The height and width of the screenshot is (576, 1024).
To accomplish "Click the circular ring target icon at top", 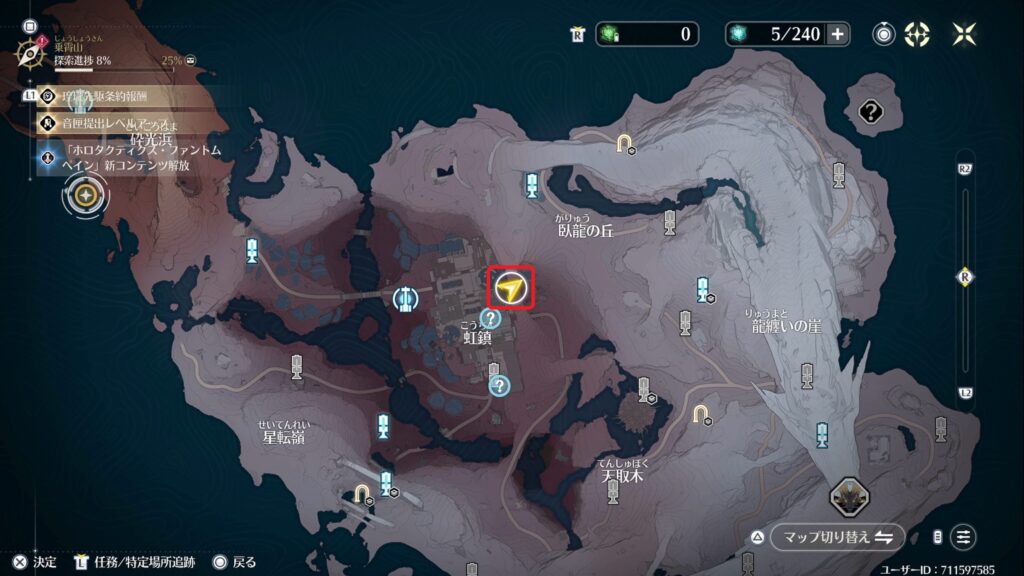I will pyautogui.click(x=883, y=34).
